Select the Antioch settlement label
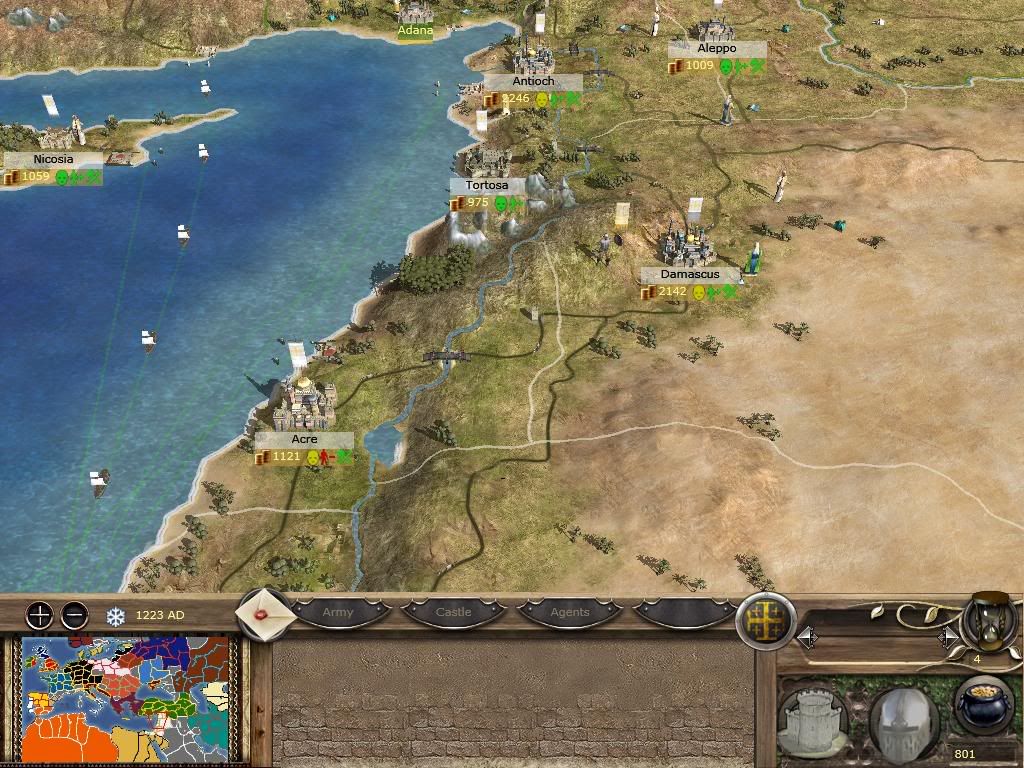Image resolution: width=1024 pixels, height=768 pixels. (x=532, y=82)
